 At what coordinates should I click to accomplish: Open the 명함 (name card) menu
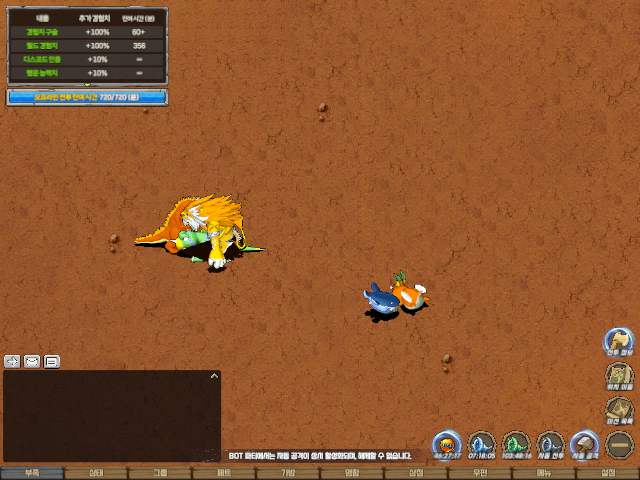click(352, 473)
